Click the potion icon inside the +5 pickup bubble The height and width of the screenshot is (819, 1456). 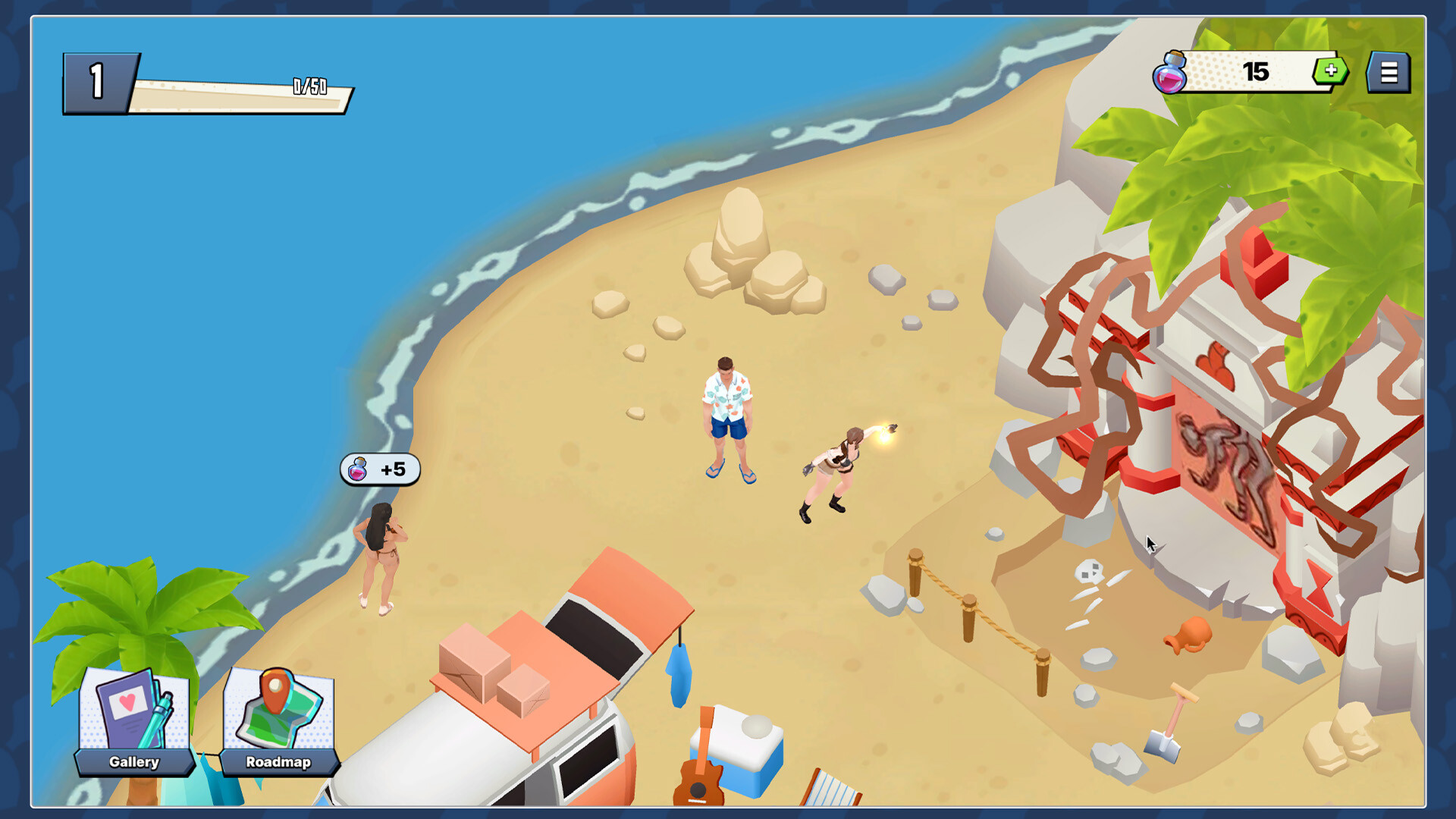tap(357, 469)
